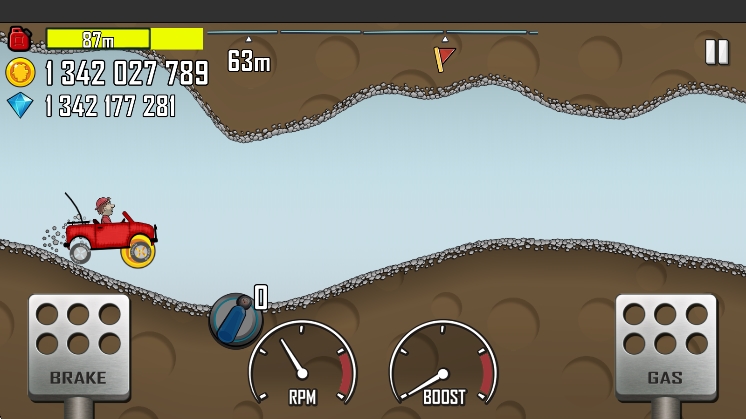
Task: Activate the blue boost canister button
Action: tap(235, 320)
